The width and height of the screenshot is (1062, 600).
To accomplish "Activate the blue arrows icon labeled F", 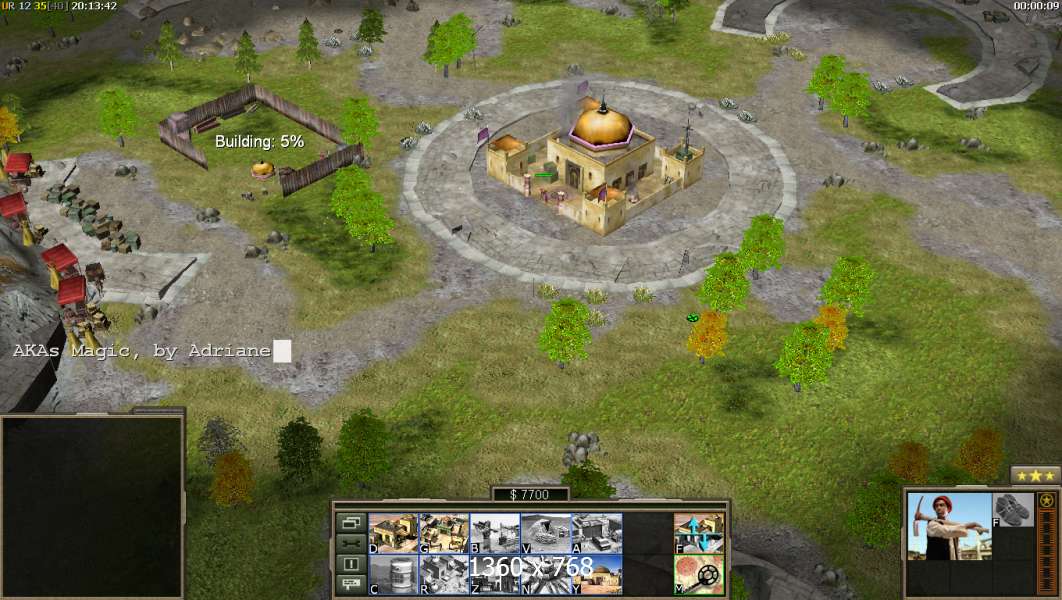I will pos(699,533).
